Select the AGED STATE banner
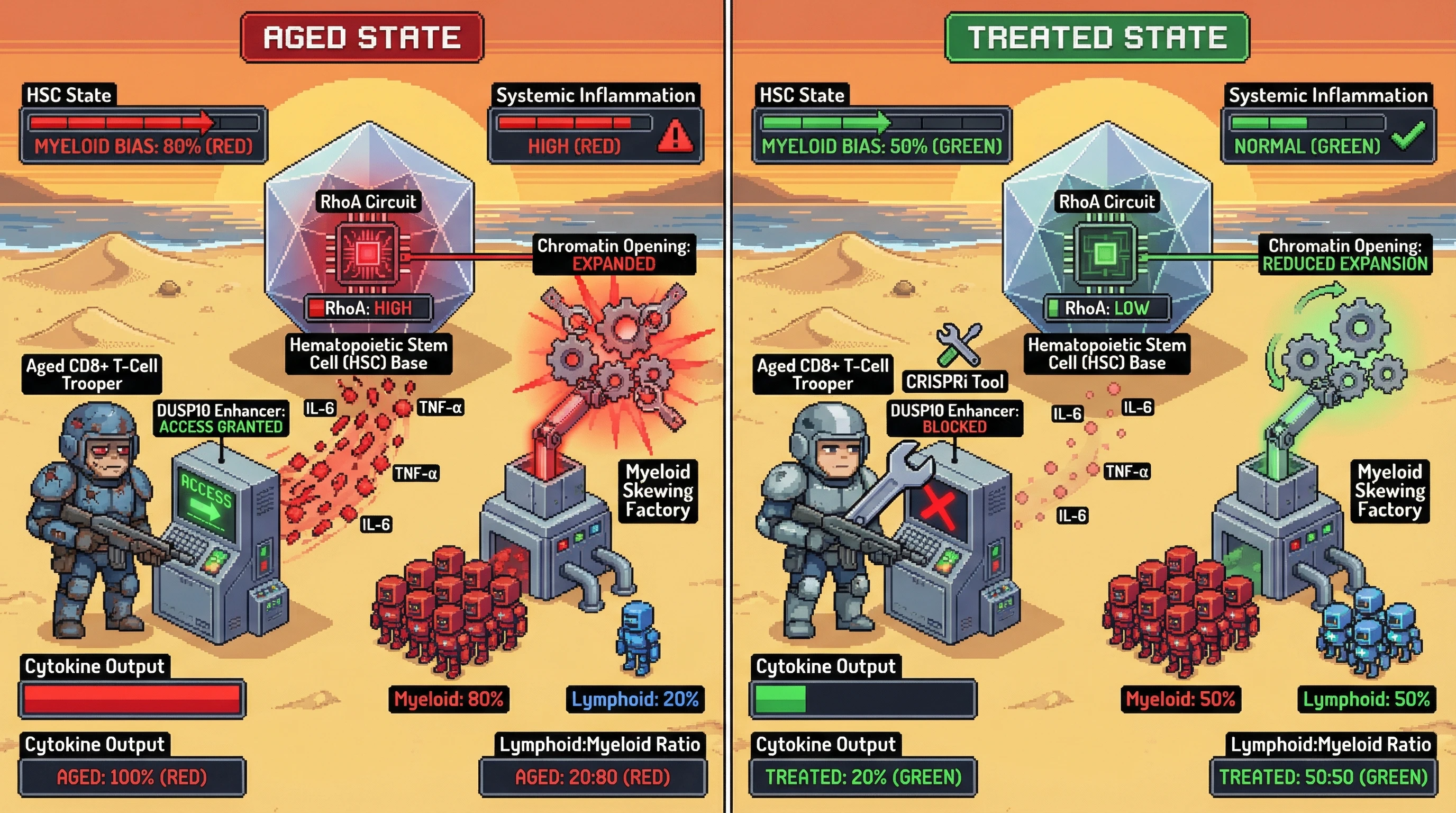The width and height of the screenshot is (1456, 813). click(362, 37)
